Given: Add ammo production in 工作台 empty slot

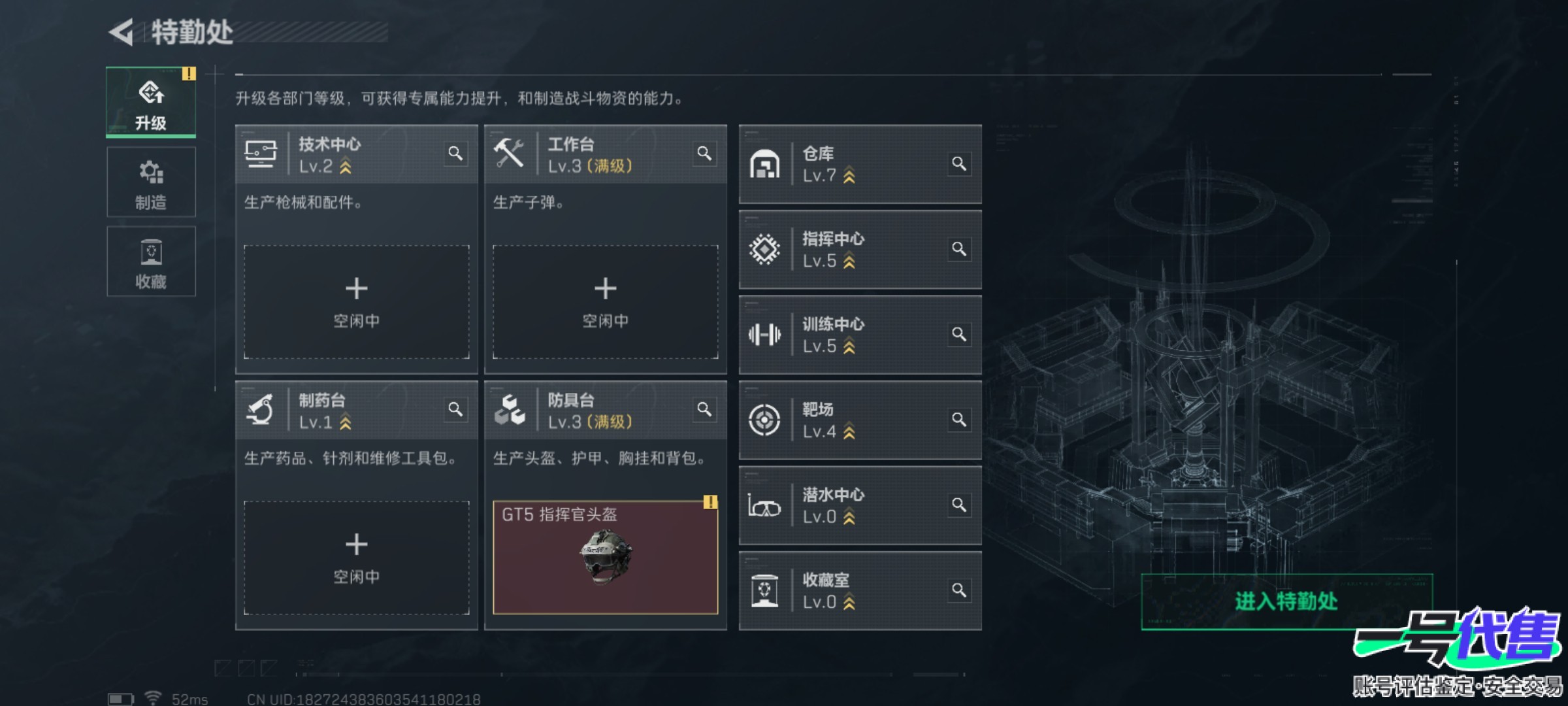Looking at the screenshot, I should [x=606, y=301].
